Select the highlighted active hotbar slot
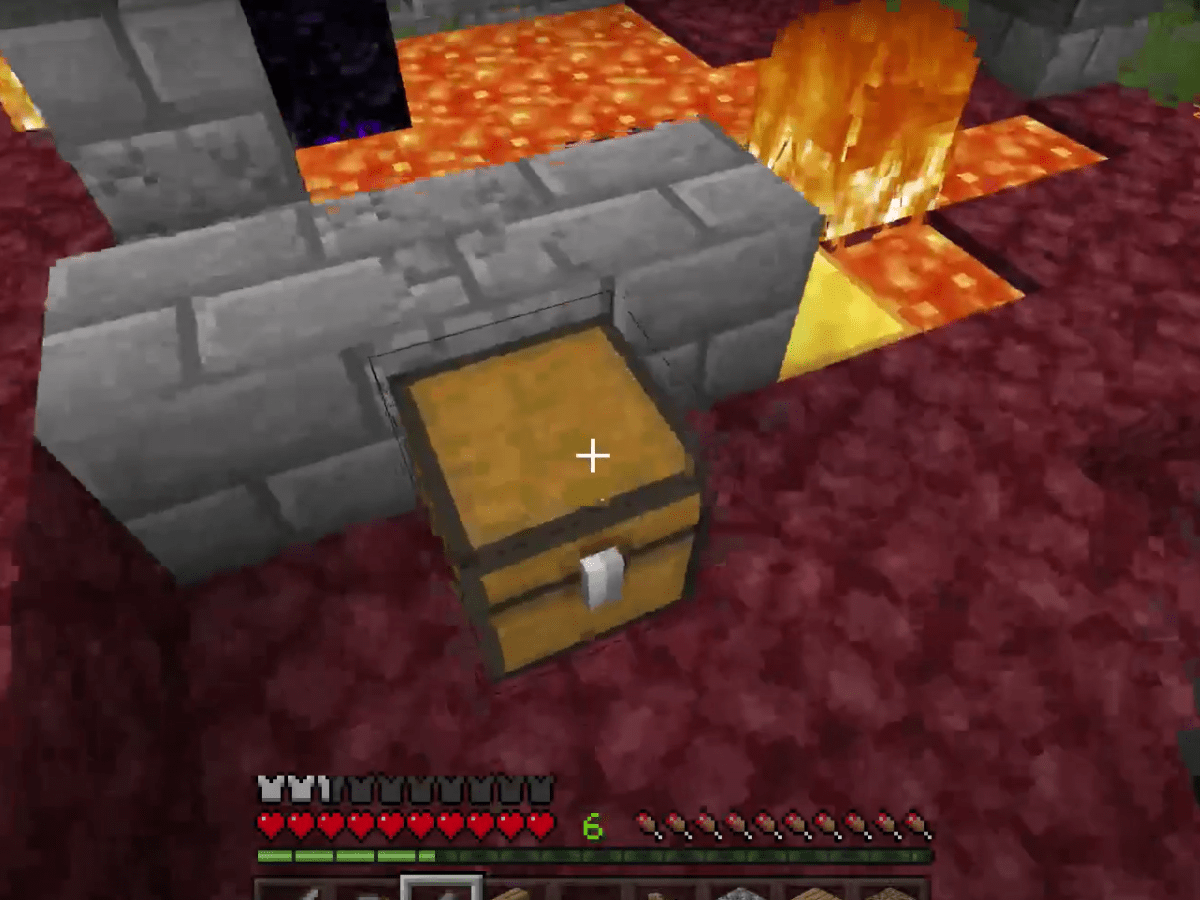Viewport: 1200px width, 900px height. coord(442,888)
